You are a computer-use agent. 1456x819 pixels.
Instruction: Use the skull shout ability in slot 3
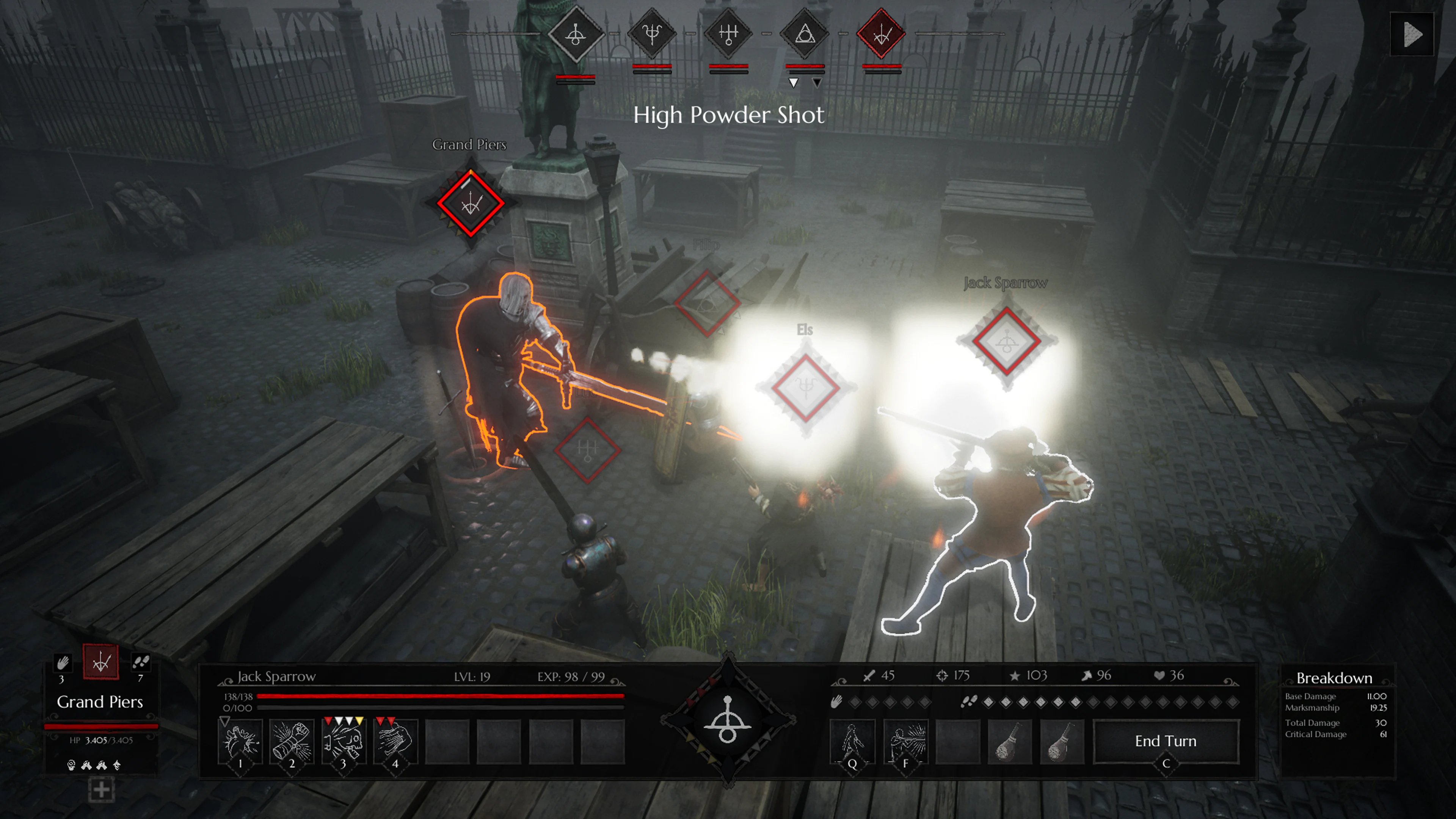(x=344, y=741)
